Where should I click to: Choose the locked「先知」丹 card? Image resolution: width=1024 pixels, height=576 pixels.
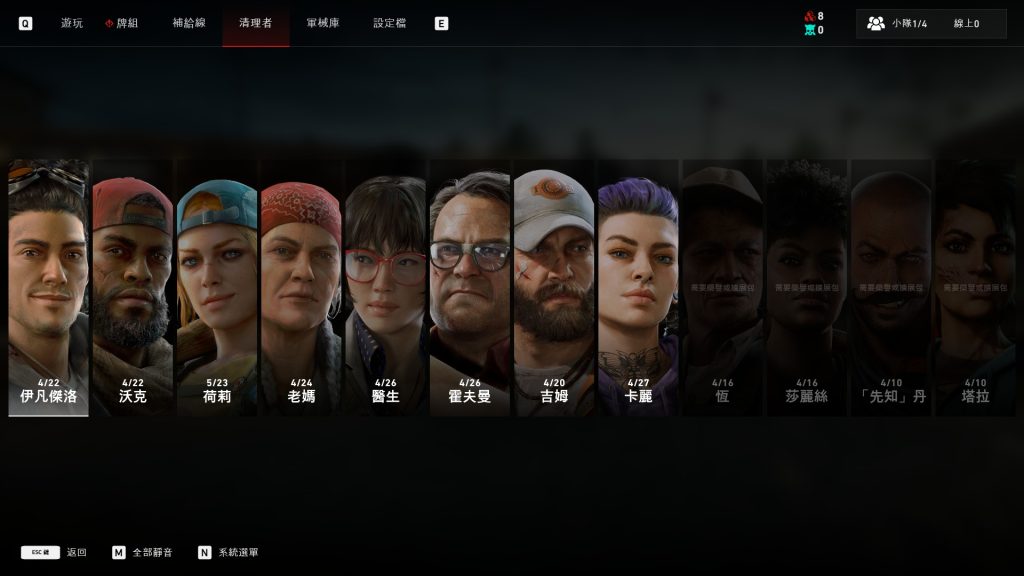tap(890, 288)
